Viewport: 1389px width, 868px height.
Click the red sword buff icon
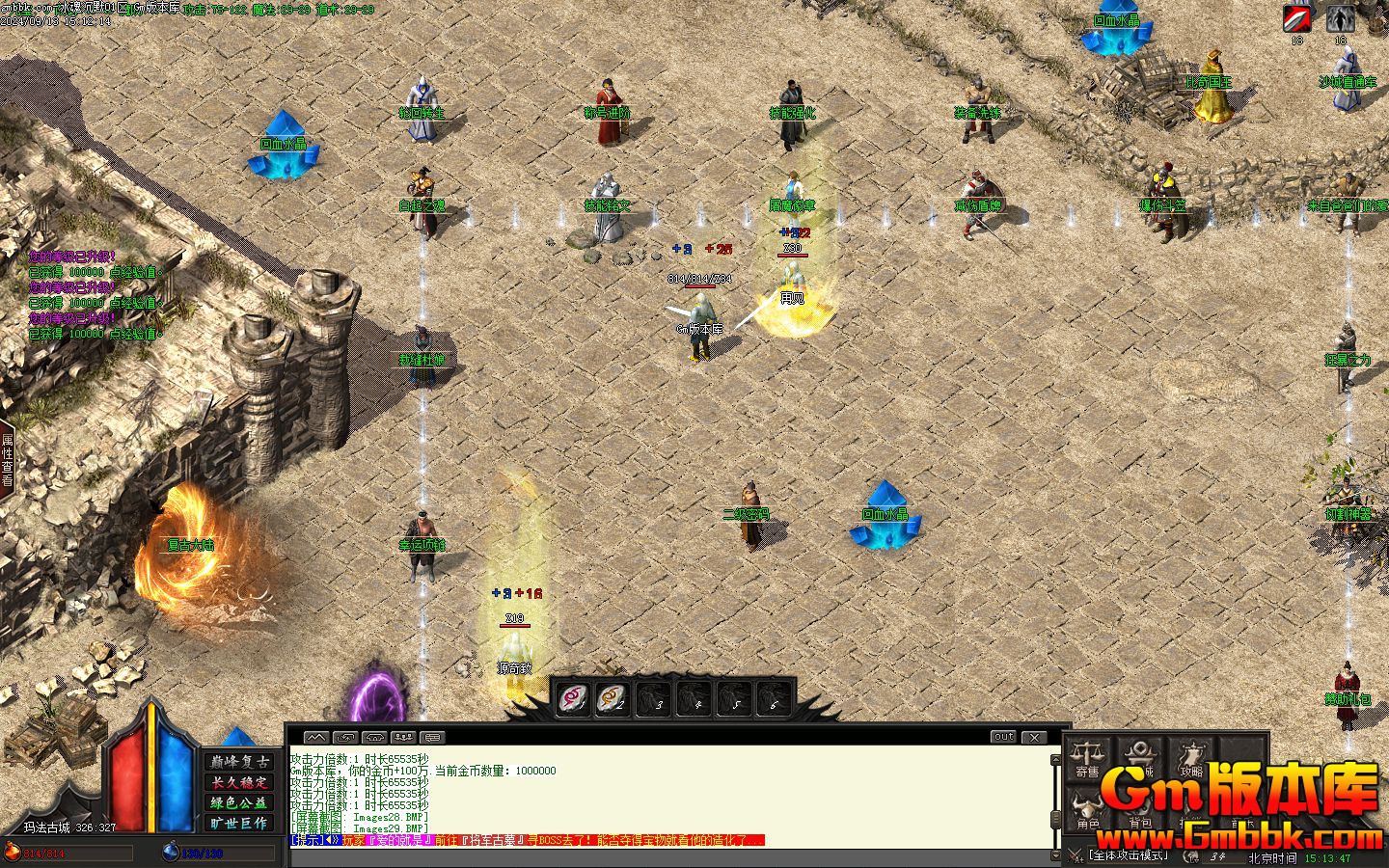tap(1297, 18)
